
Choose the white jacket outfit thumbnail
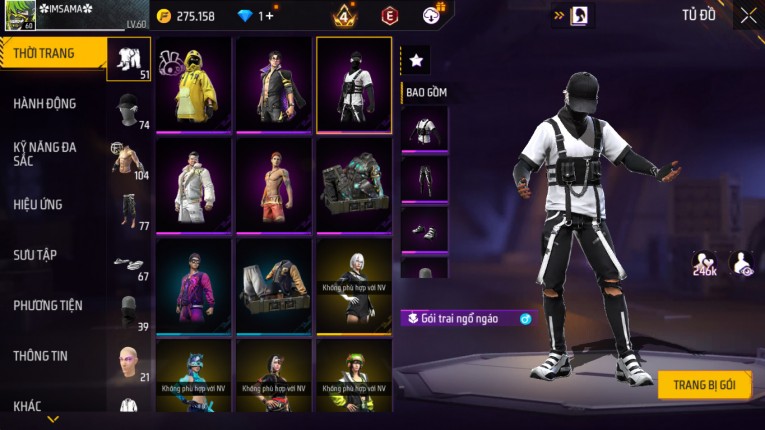(193, 185)
